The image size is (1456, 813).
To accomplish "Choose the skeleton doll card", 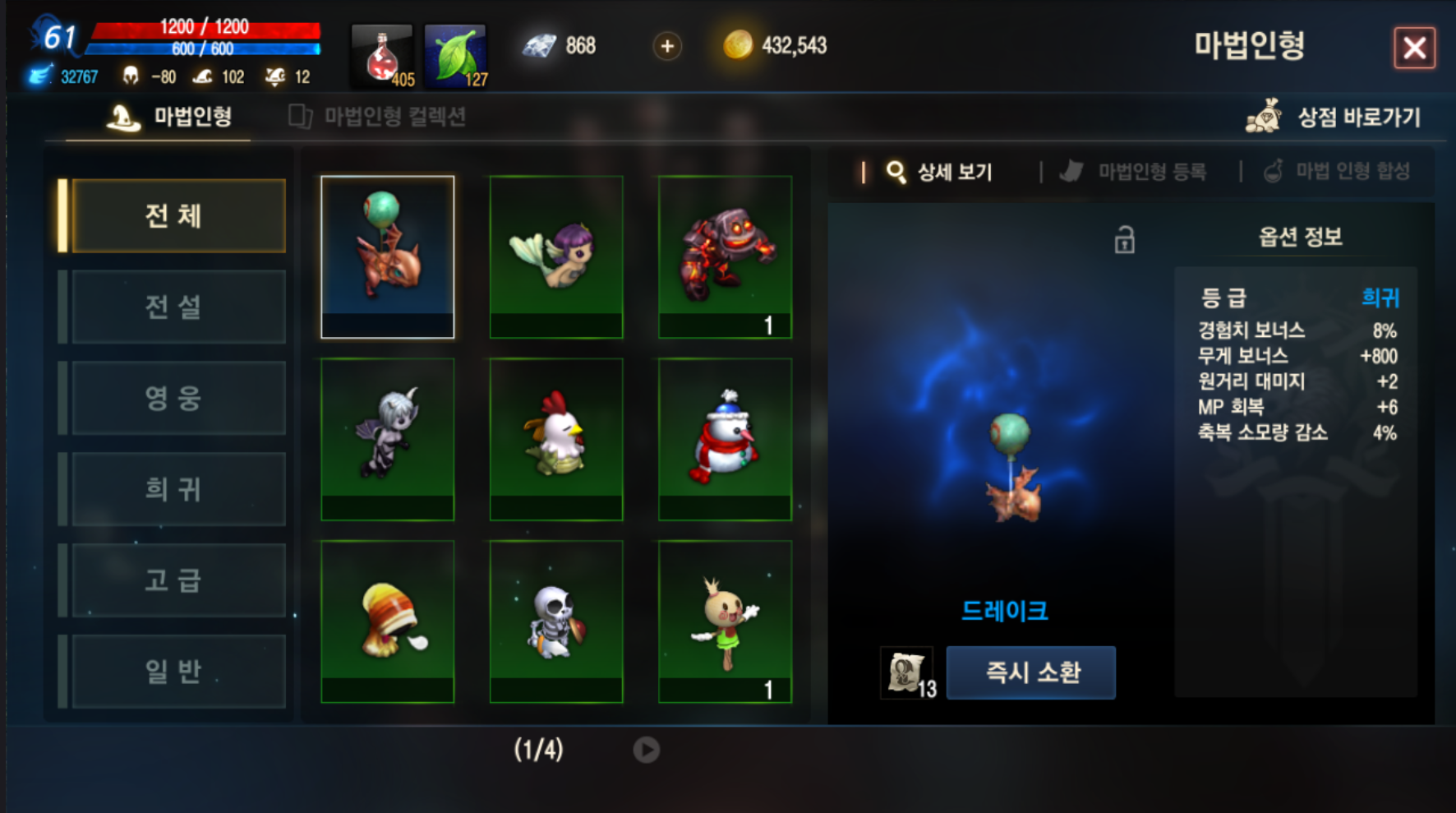I will pyautogui.click(x=556, y=621).
